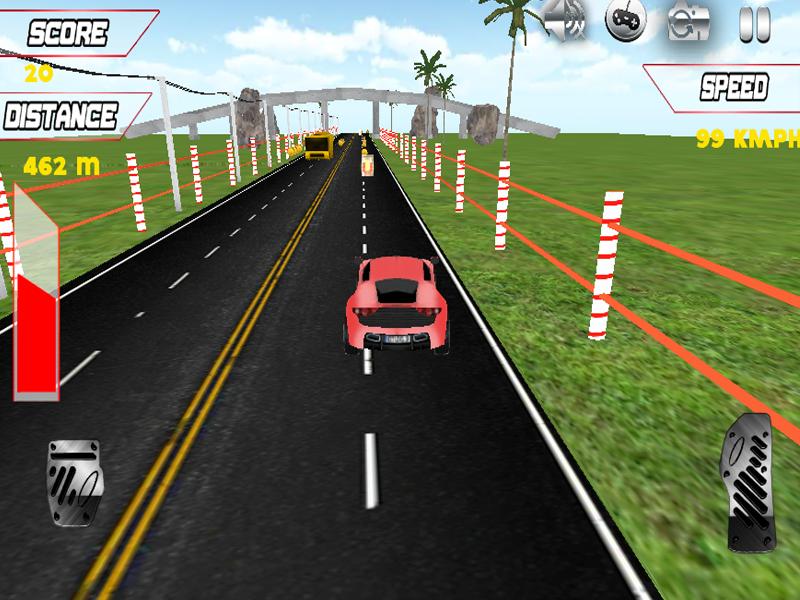Switch the camera view
Viewport: 800px width, 600px height.
point(690,20)
